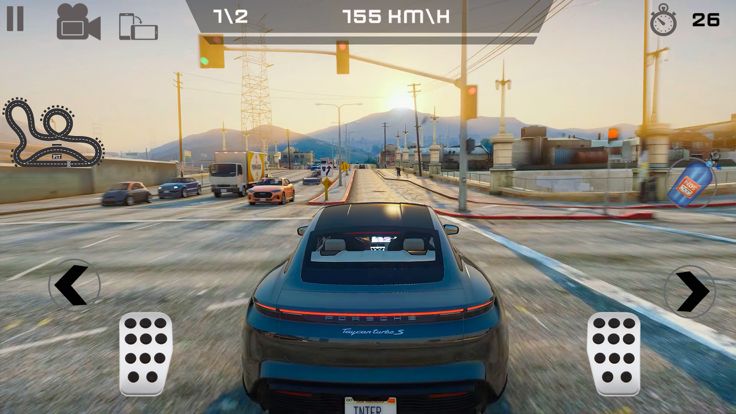Screen dimensions: 736x414
Task: Hit the brake pedal
Action: click(146, 353)
